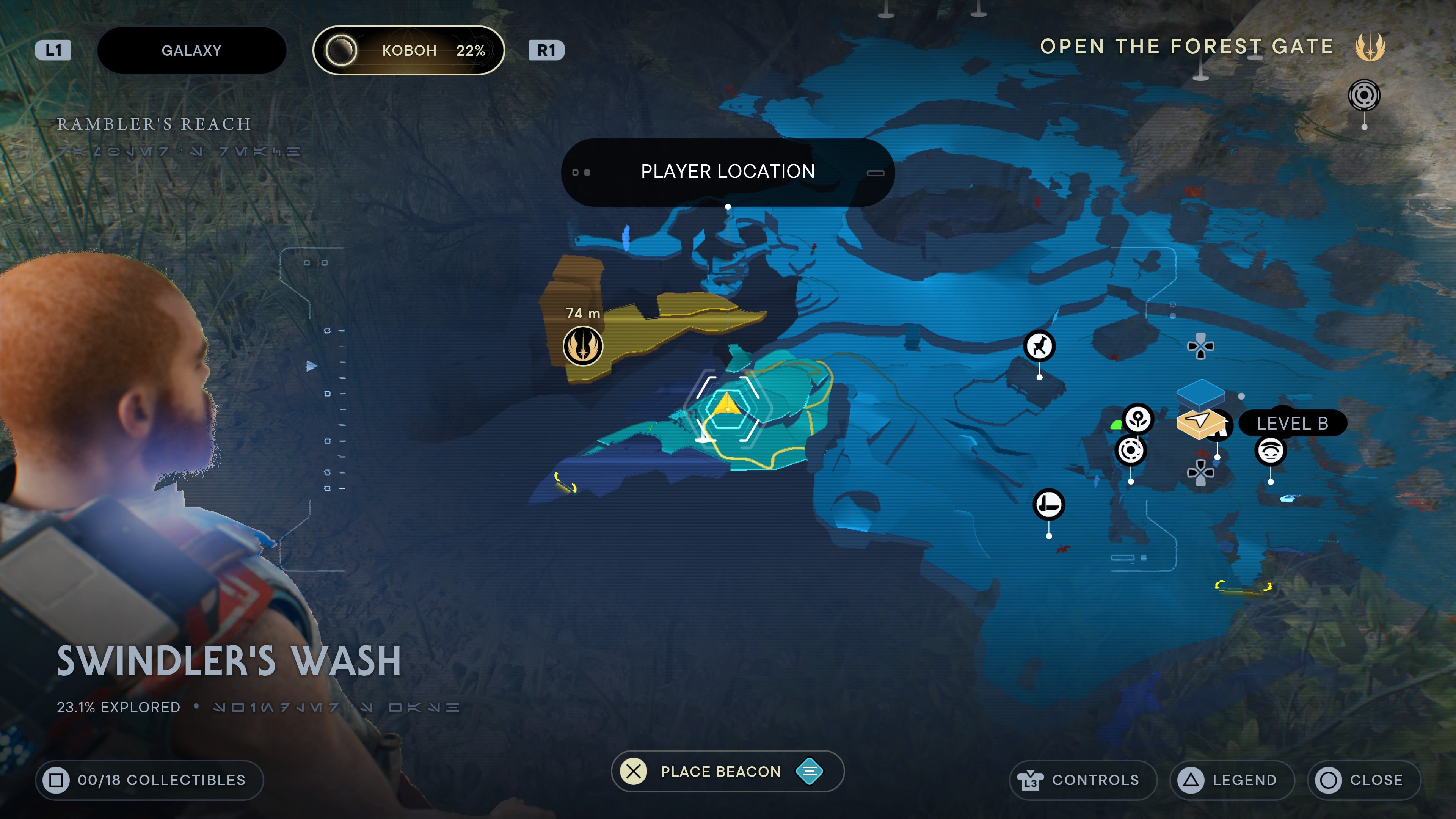Close the holomap
Viewport: 1456px width, 819px height.
click(x=1363, y=780)
